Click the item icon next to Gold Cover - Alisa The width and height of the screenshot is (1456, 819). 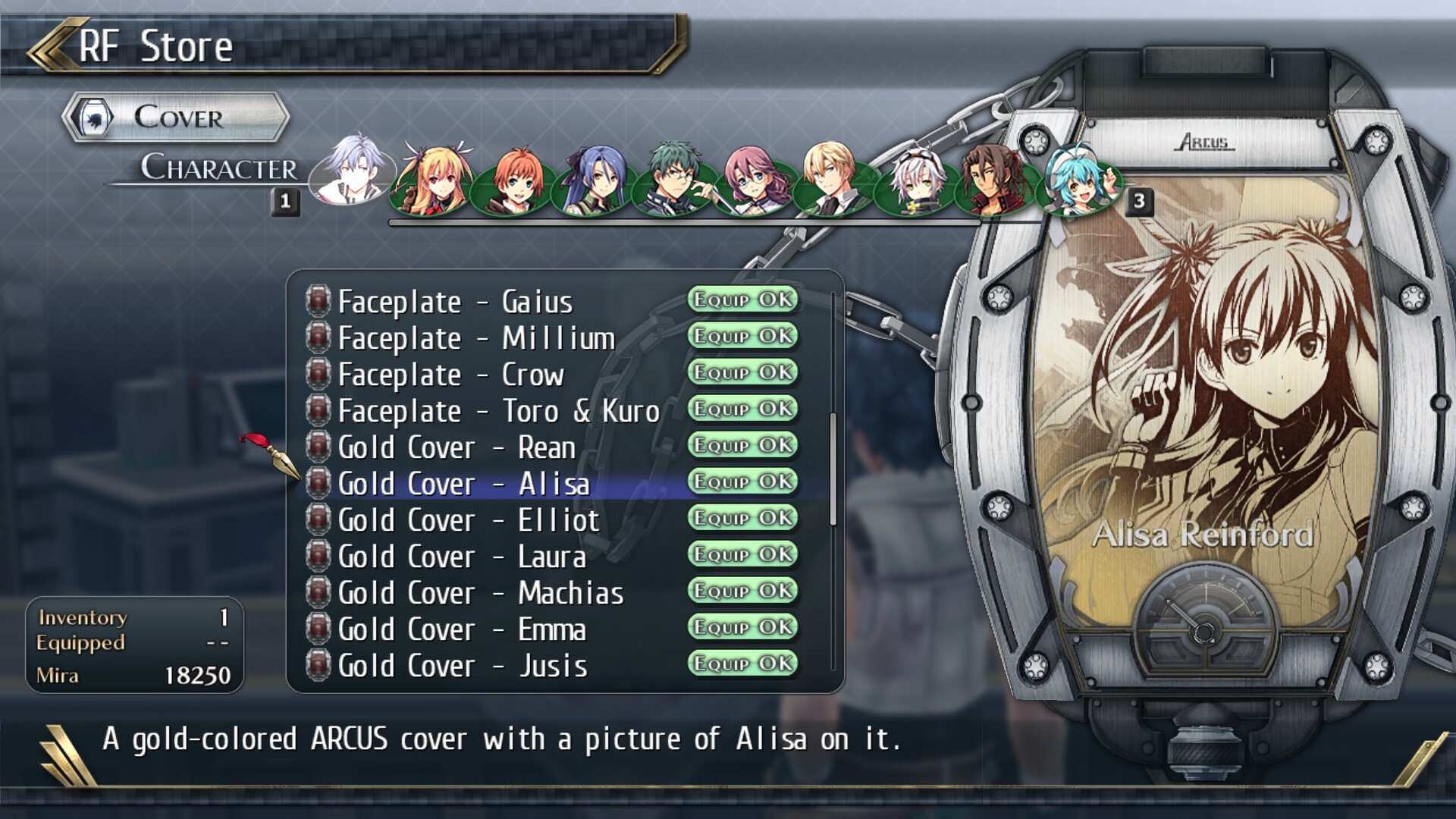point(319,483)
